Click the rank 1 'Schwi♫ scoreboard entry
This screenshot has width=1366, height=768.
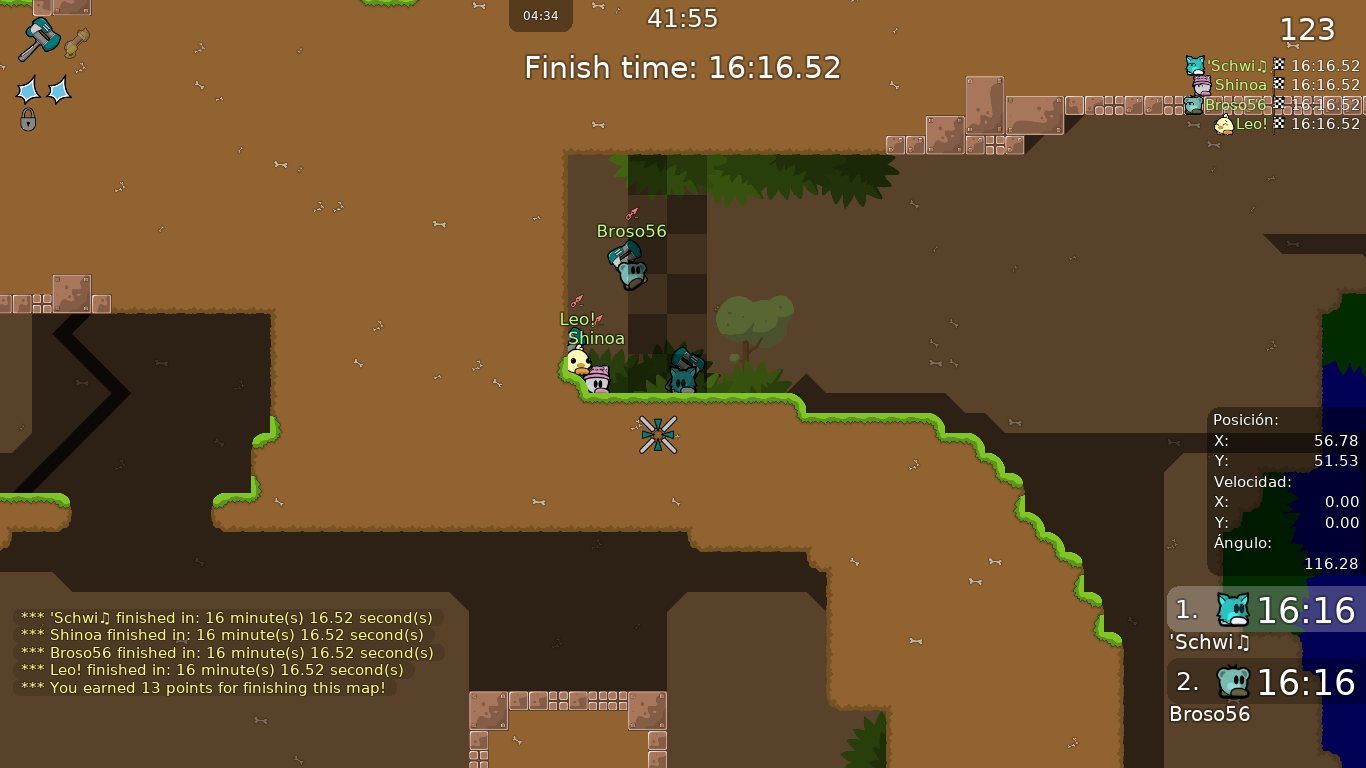[1265, 610]
